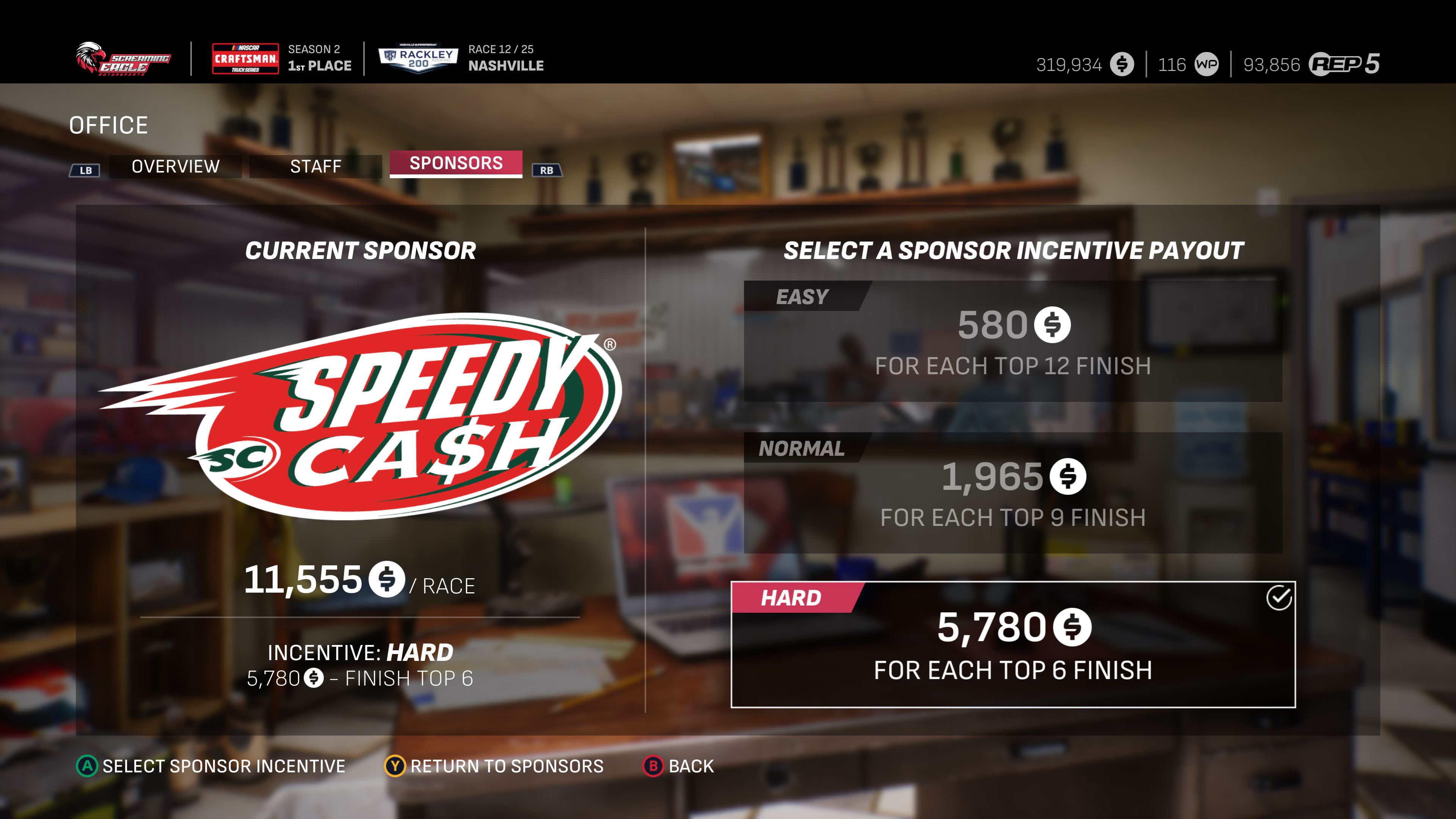Open the Staff tab
Screen dimensions: 1456x819
315,166
